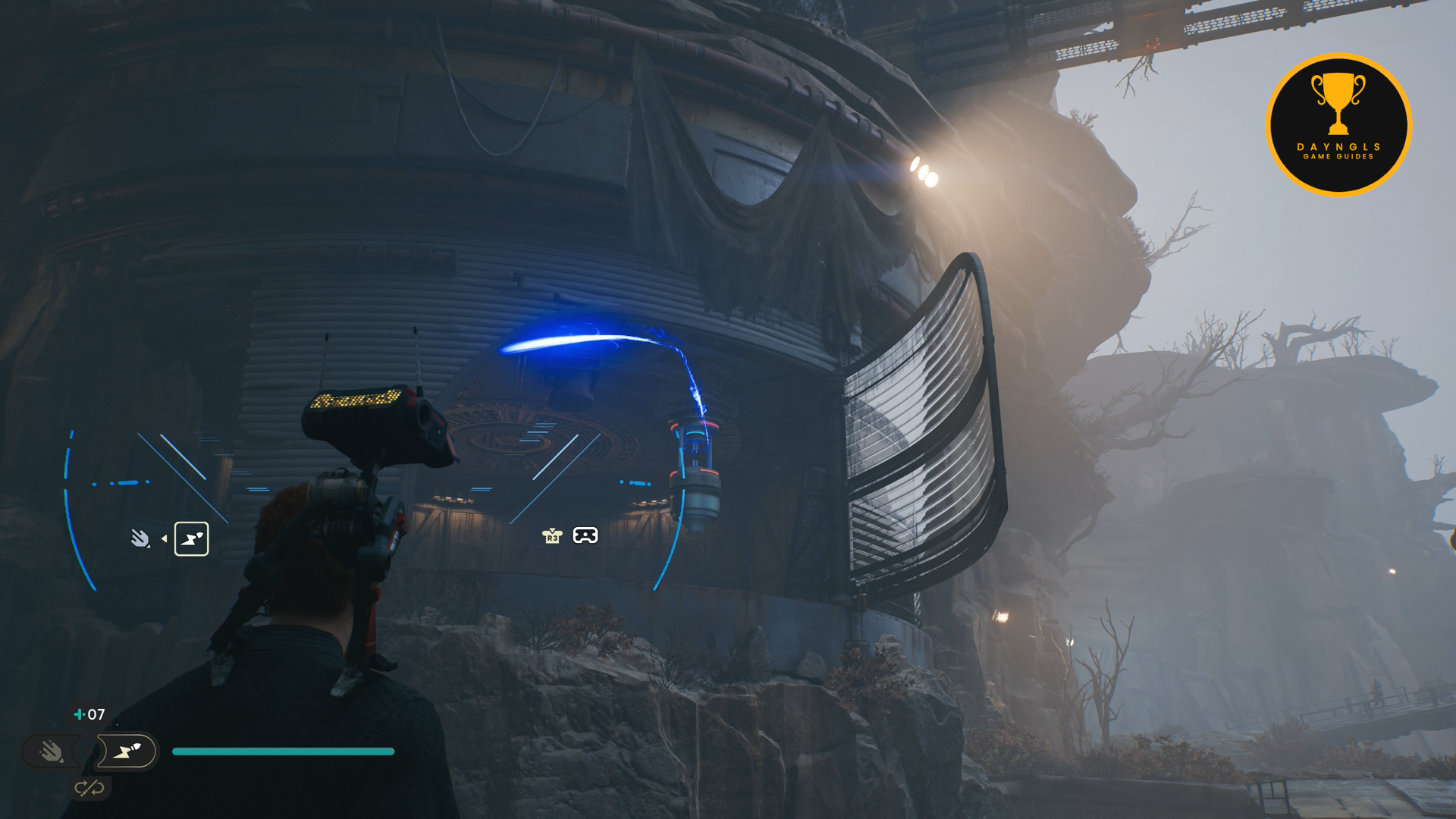This screenshot has width=1456, height=819.
Task: Activate the electro dart pill beside the force bar
Action: tap(127, 752)
